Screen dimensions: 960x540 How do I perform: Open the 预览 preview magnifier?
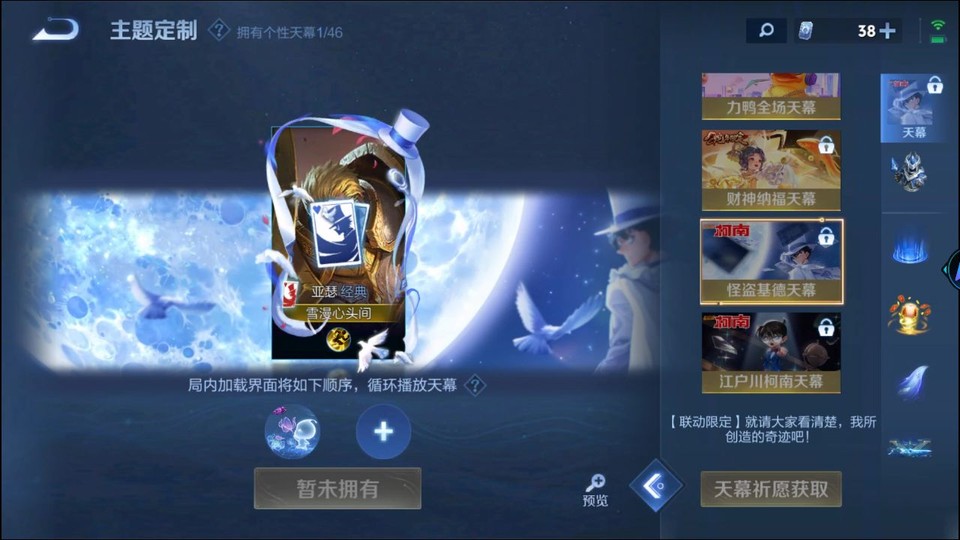pos(595,489)
